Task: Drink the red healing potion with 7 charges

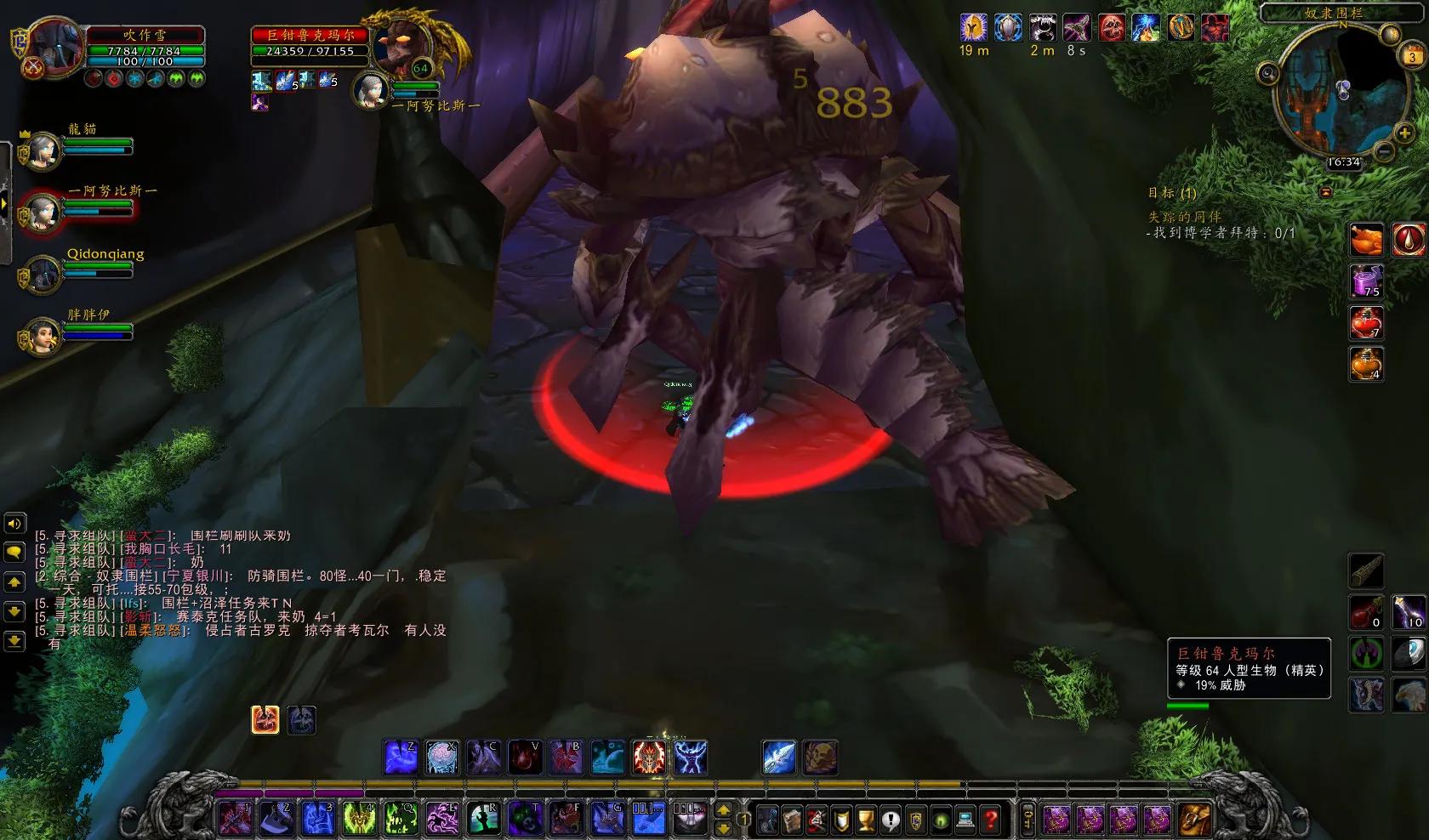Action: click(x=1367, y=324)
